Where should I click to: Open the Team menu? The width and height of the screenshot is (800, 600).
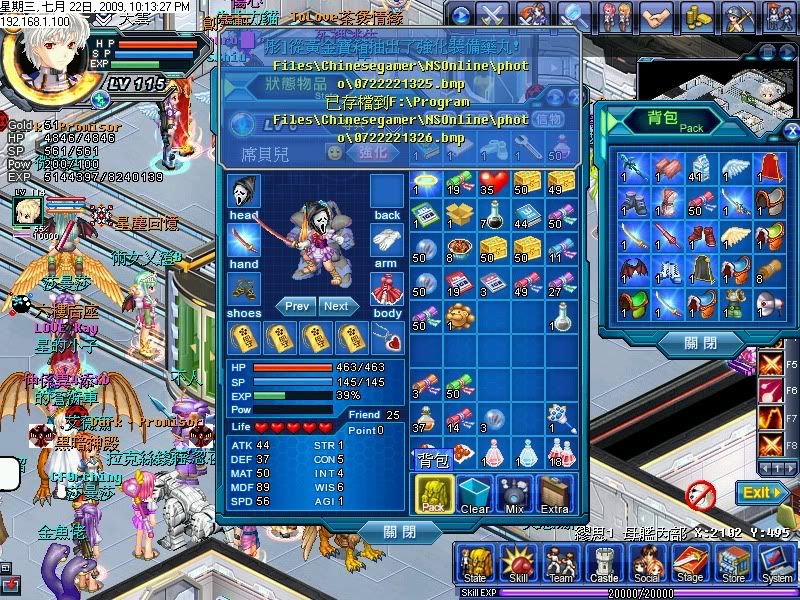click(561, 565)
